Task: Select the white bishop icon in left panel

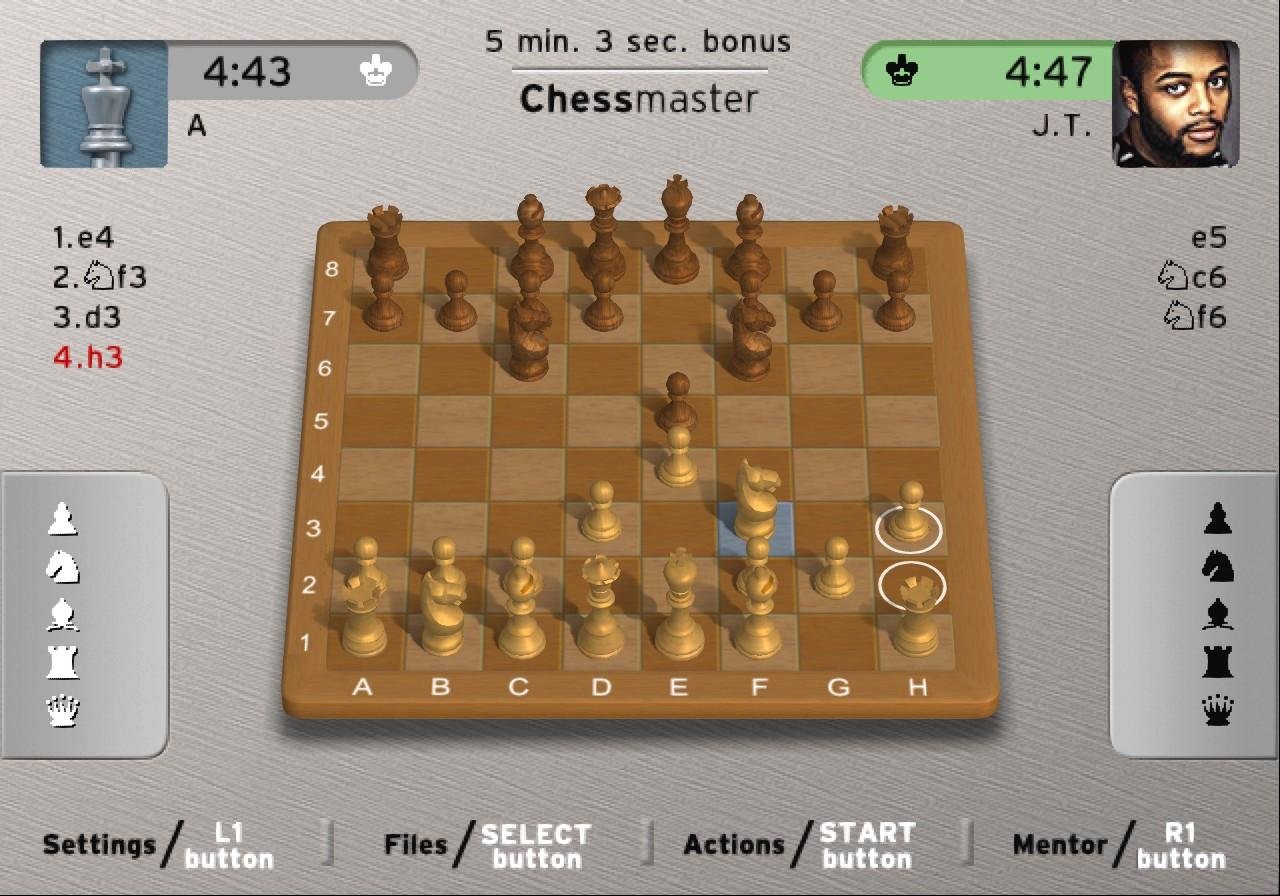Action: pyautogui.click(x=62, y=613)
